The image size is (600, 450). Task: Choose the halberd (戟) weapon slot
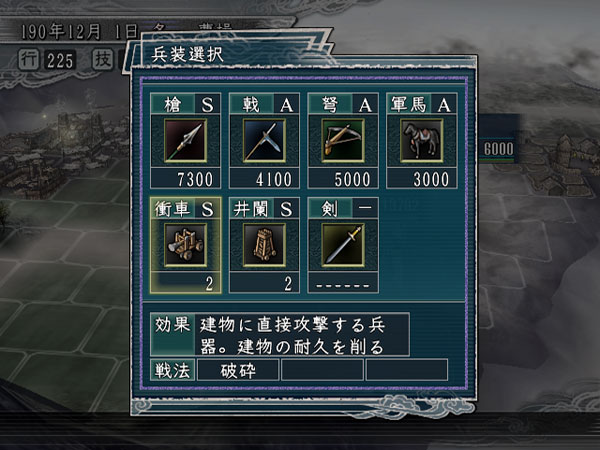tap(265, 140)
